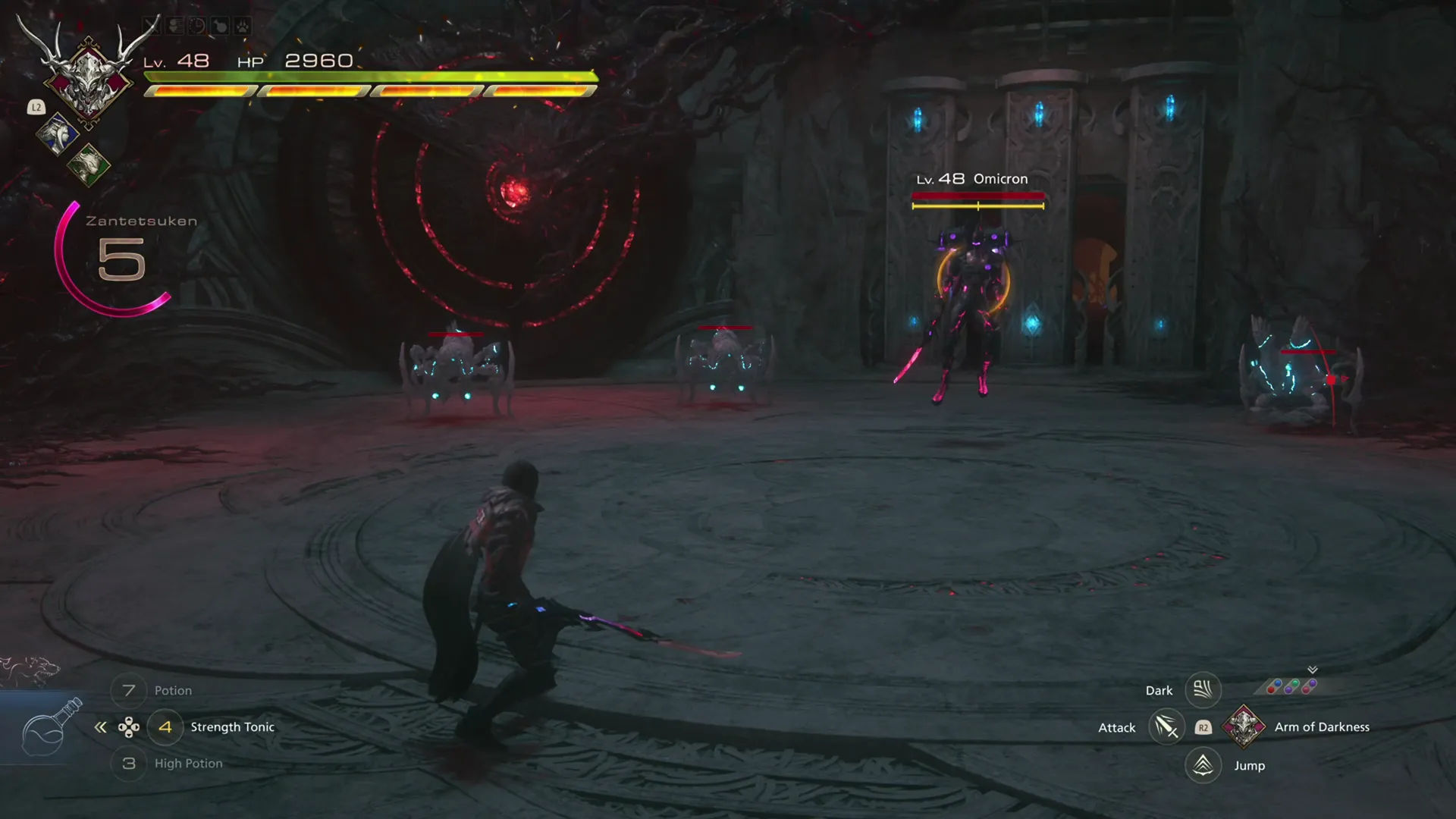The height and width of the screenshot is (819, 1456).
Task: Click the paw icon in the top-left toolbar
Action: 244,25
